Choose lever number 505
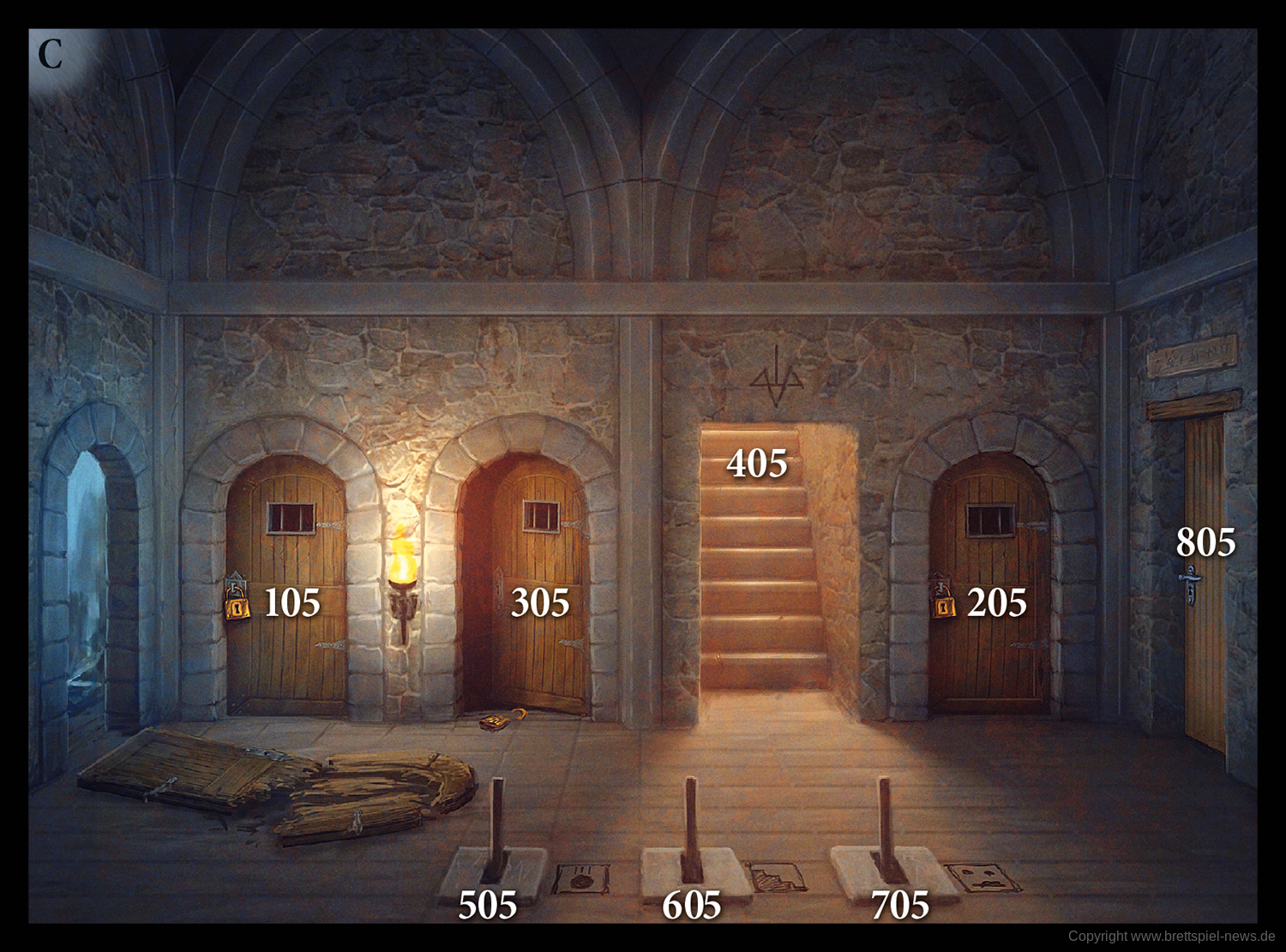 pyautogui.click(x=488, y=905)
